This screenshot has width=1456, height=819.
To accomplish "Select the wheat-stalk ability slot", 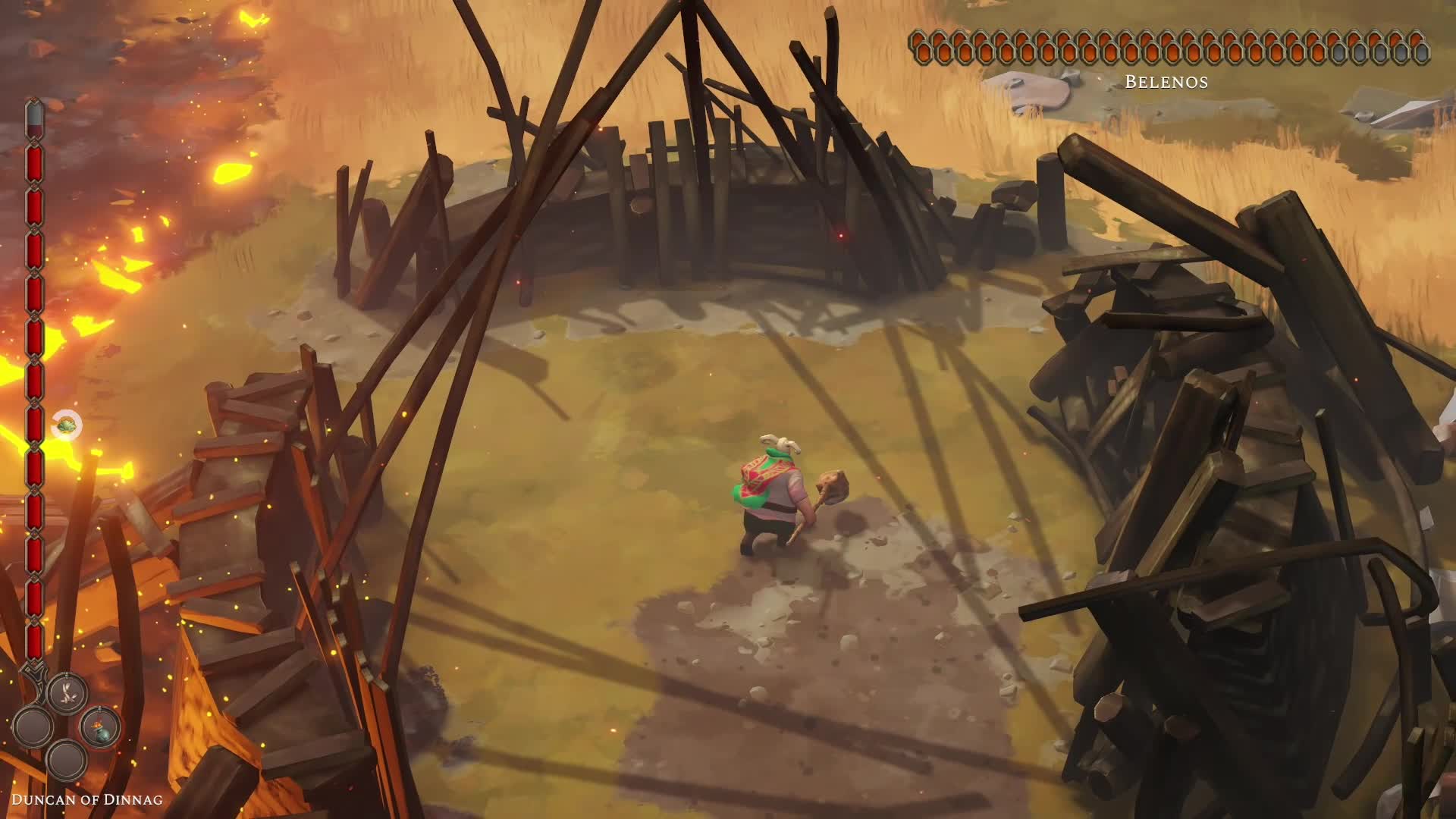I will (67, 691).
